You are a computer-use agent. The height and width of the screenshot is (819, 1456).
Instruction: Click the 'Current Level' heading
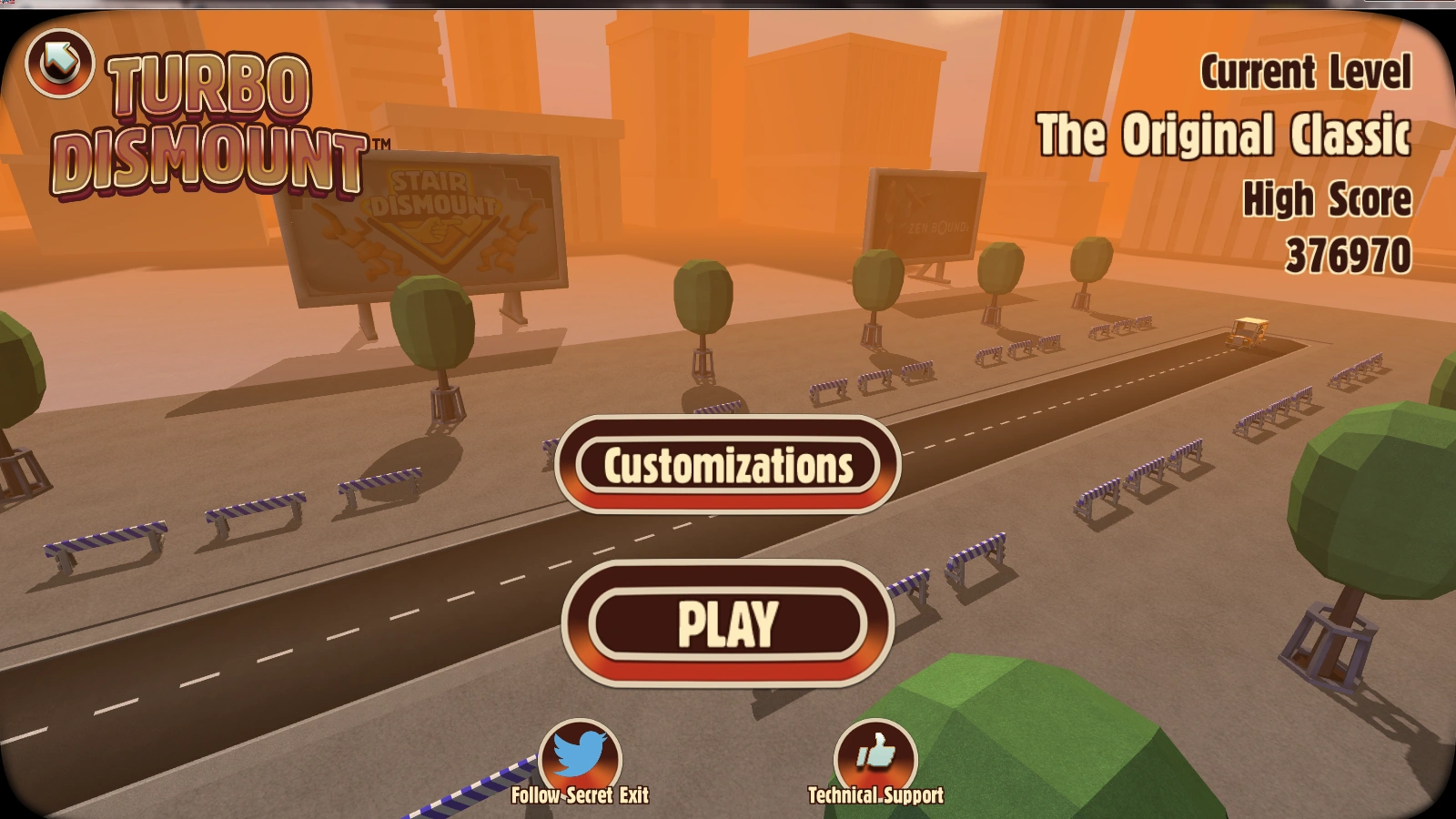(x=1305, y=71)
